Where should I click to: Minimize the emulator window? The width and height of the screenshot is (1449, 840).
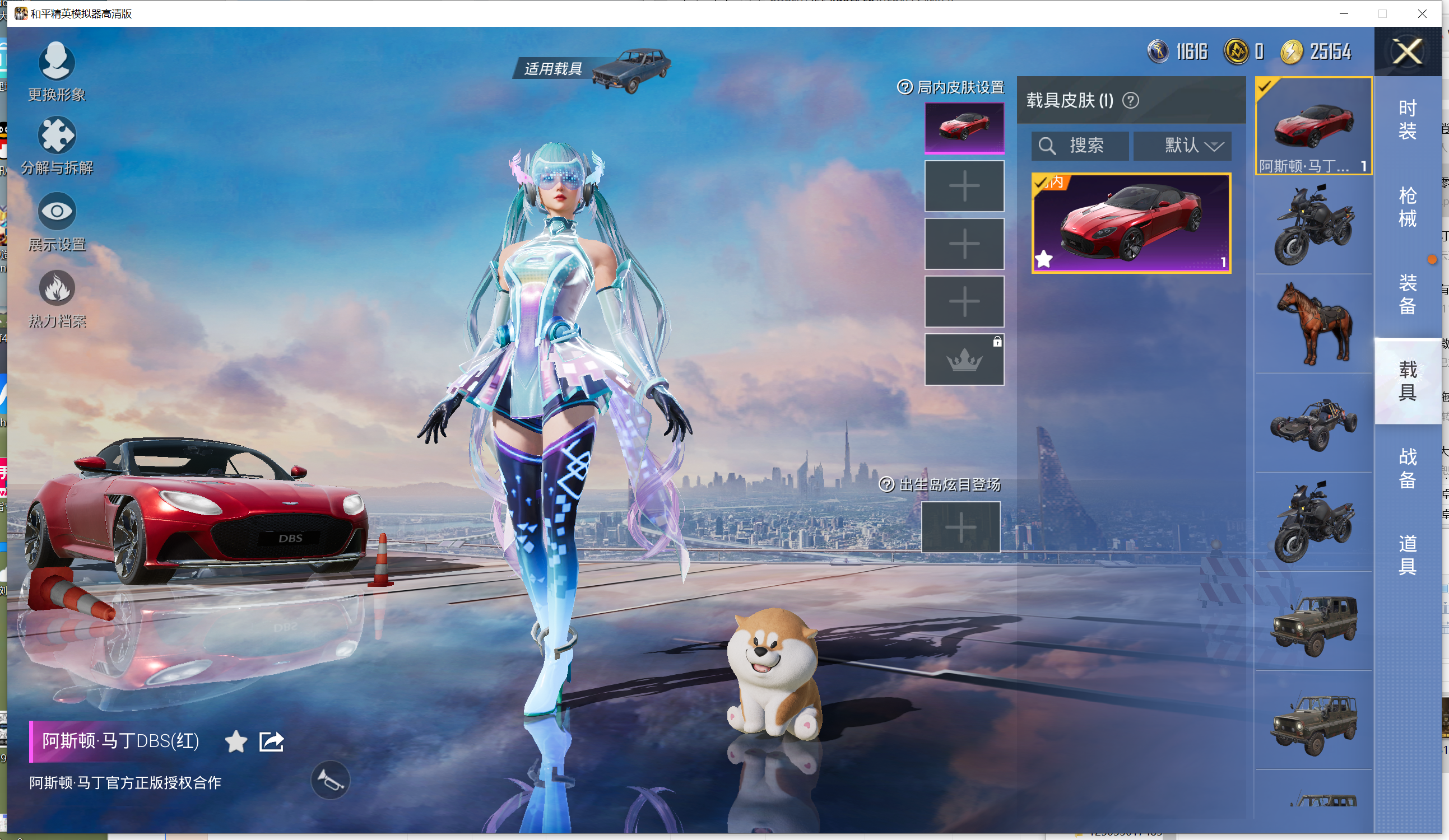(1344, 14)
